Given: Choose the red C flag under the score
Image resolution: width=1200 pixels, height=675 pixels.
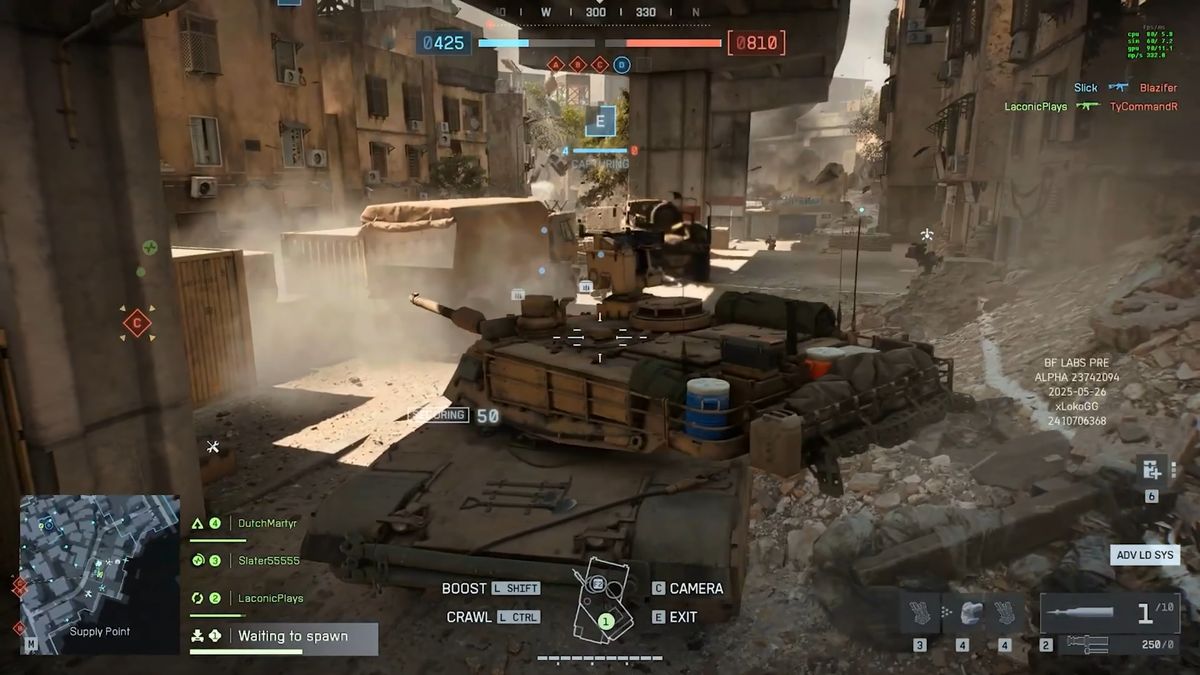Looking at the screenshot, I should 600,65.
